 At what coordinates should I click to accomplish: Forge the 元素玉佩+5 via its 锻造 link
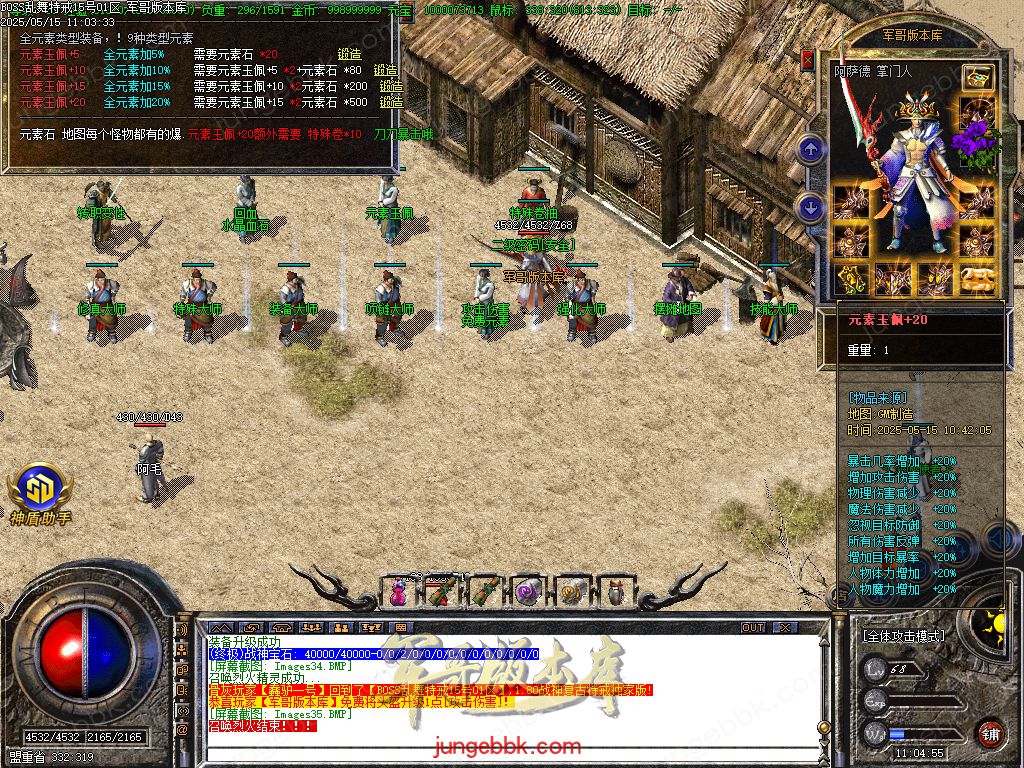(350, 55)
